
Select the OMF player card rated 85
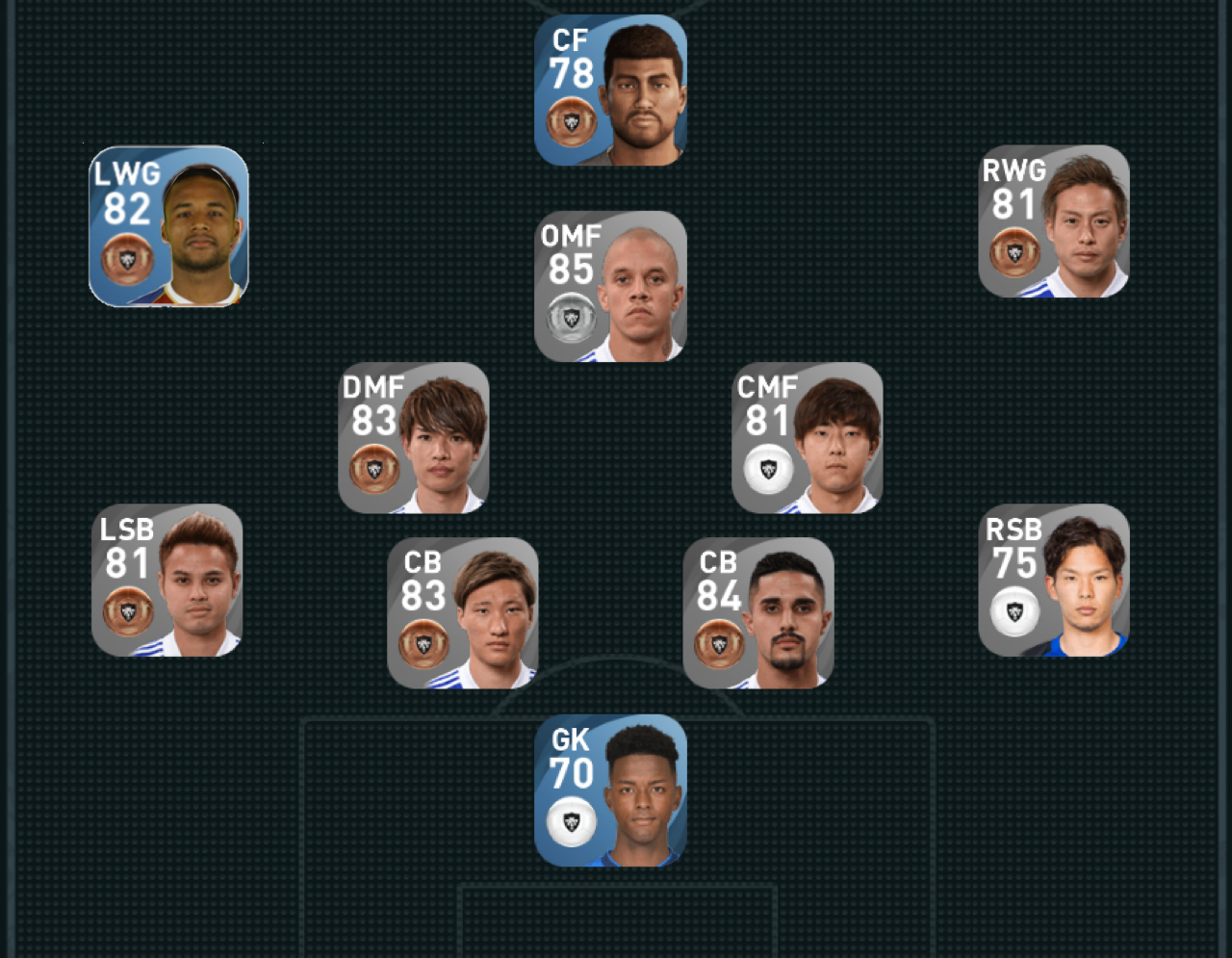[x=610, y=287]
